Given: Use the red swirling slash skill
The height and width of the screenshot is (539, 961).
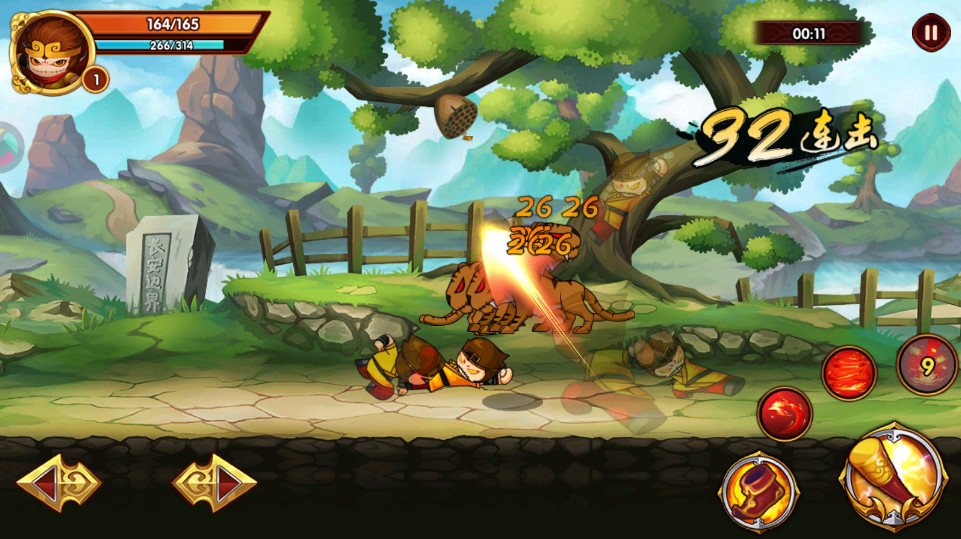Looking at the screenshot, I should [x=784, y=414].
